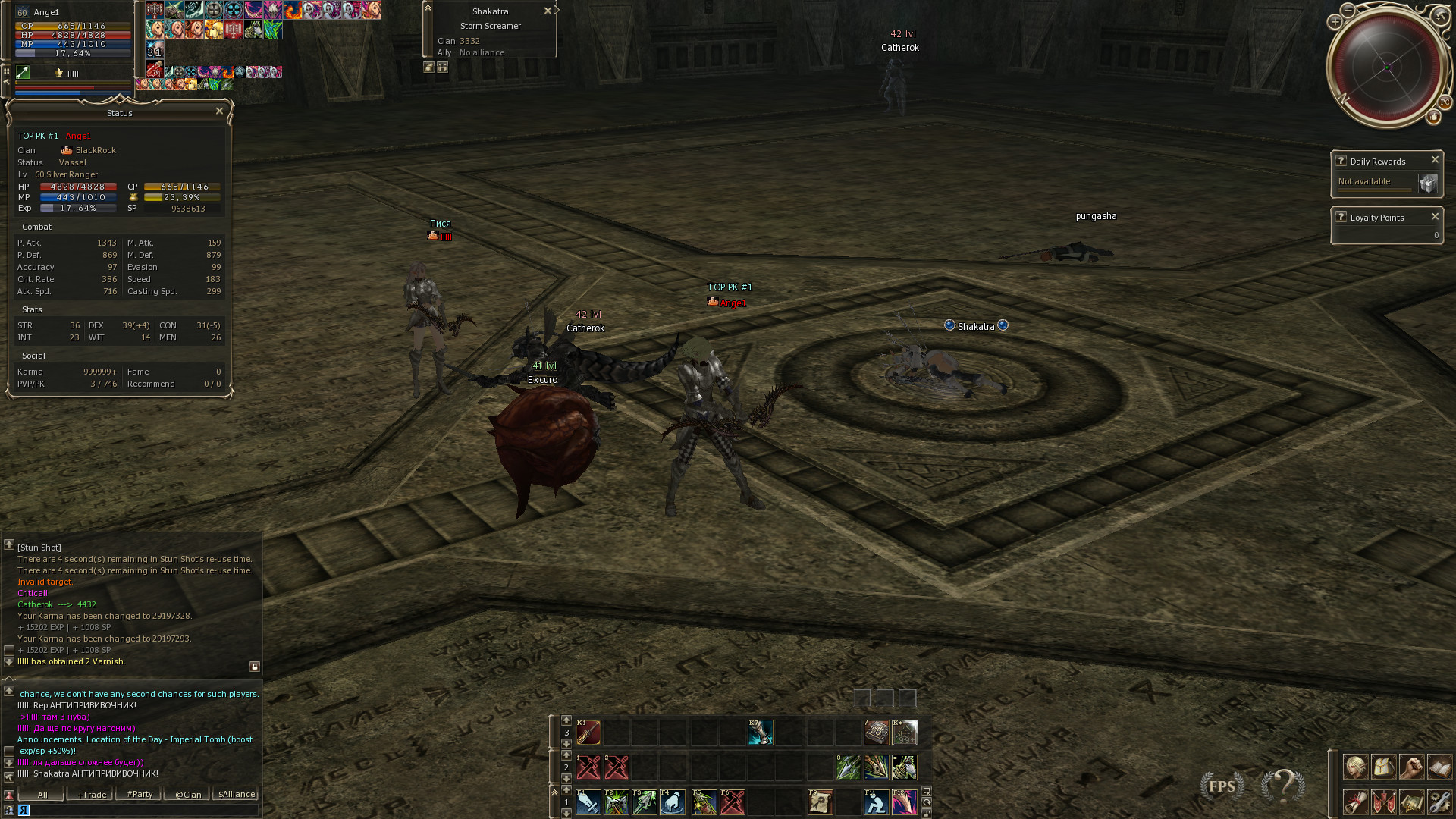Click the Daily Rewards gift box
The image size is (1456, 819).
tap(1427, 184)
